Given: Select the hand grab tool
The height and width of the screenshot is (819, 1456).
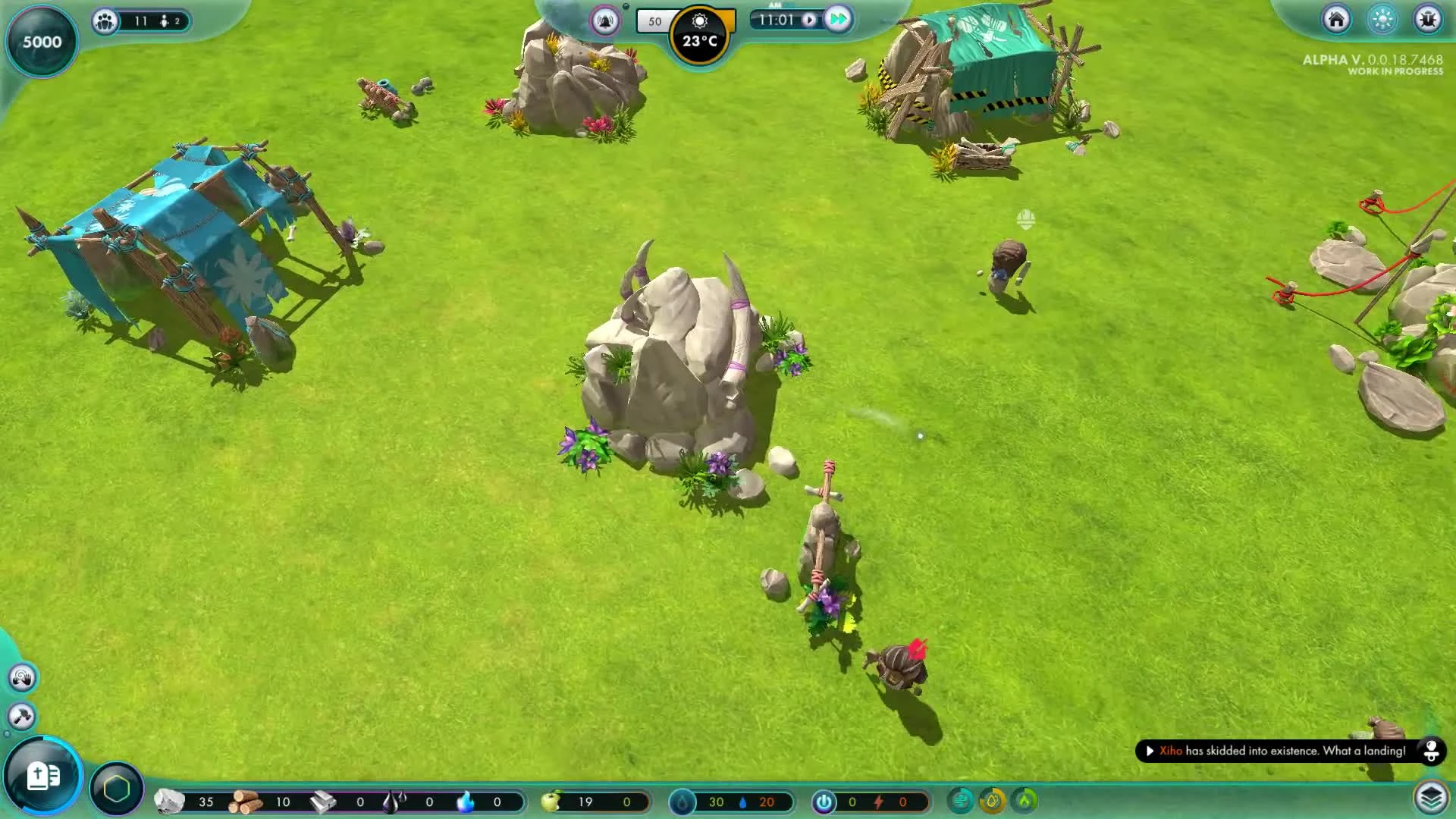Looking at the screenshot, I should pos(23,677).
